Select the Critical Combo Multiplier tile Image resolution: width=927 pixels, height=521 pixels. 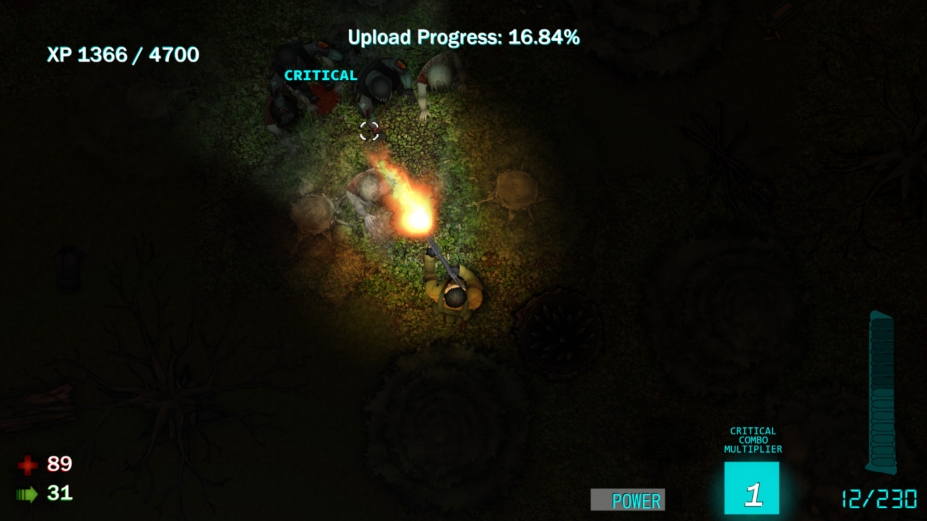pos(752,489)
